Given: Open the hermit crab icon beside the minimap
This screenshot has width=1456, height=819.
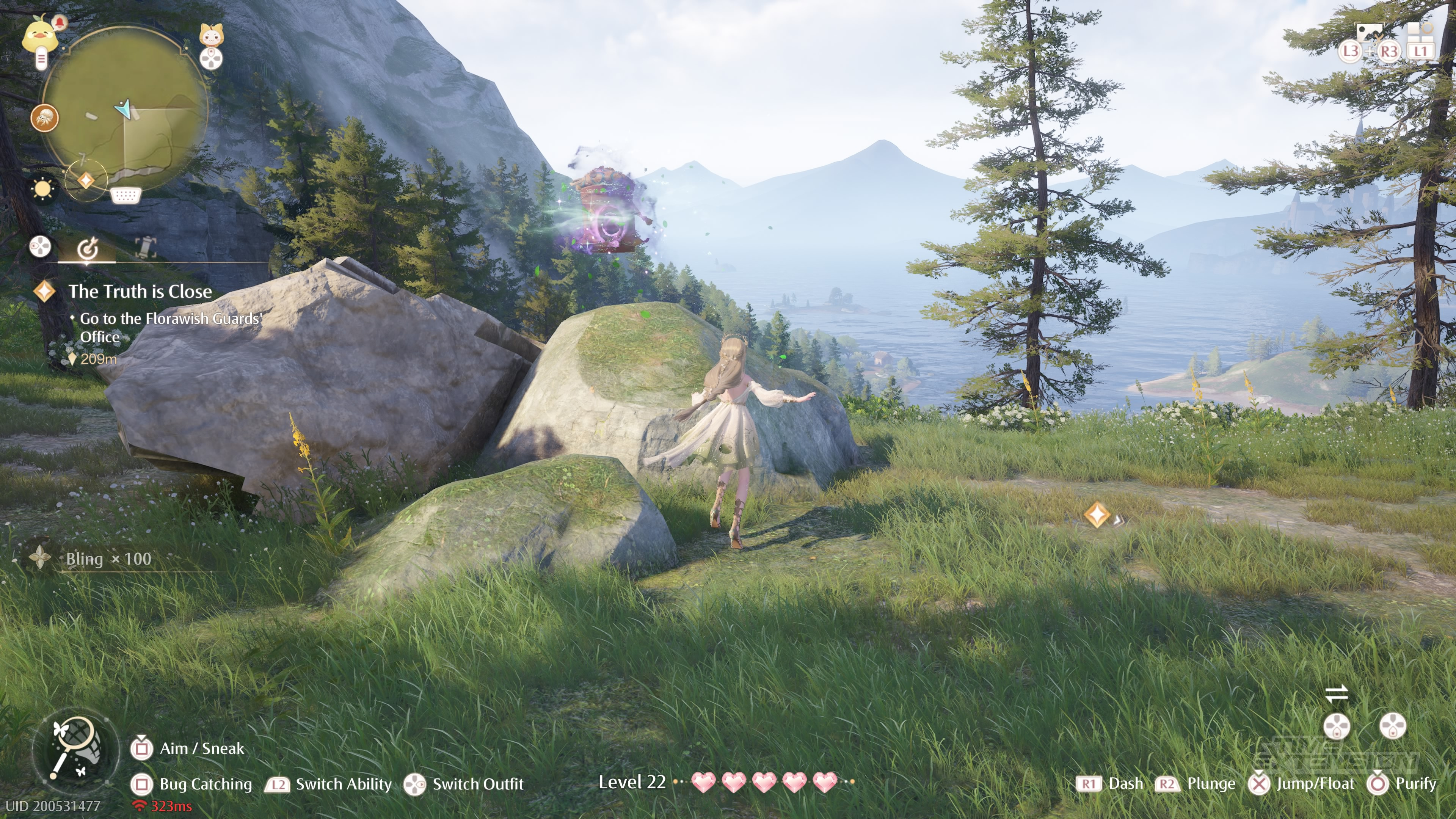Looking at the screenshot, I should coord(45,118).
